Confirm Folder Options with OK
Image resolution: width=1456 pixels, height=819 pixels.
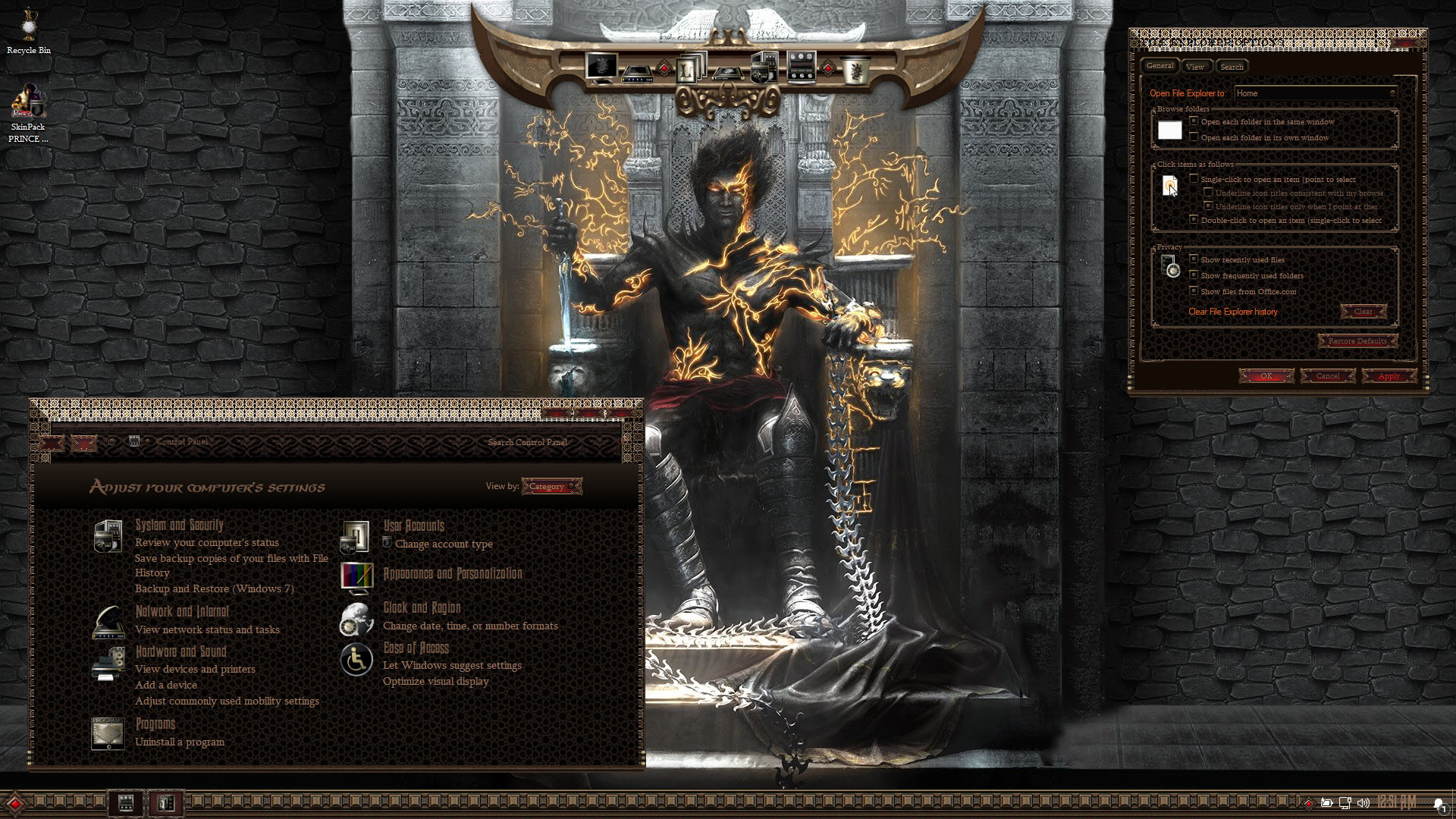pos(1266,376)
